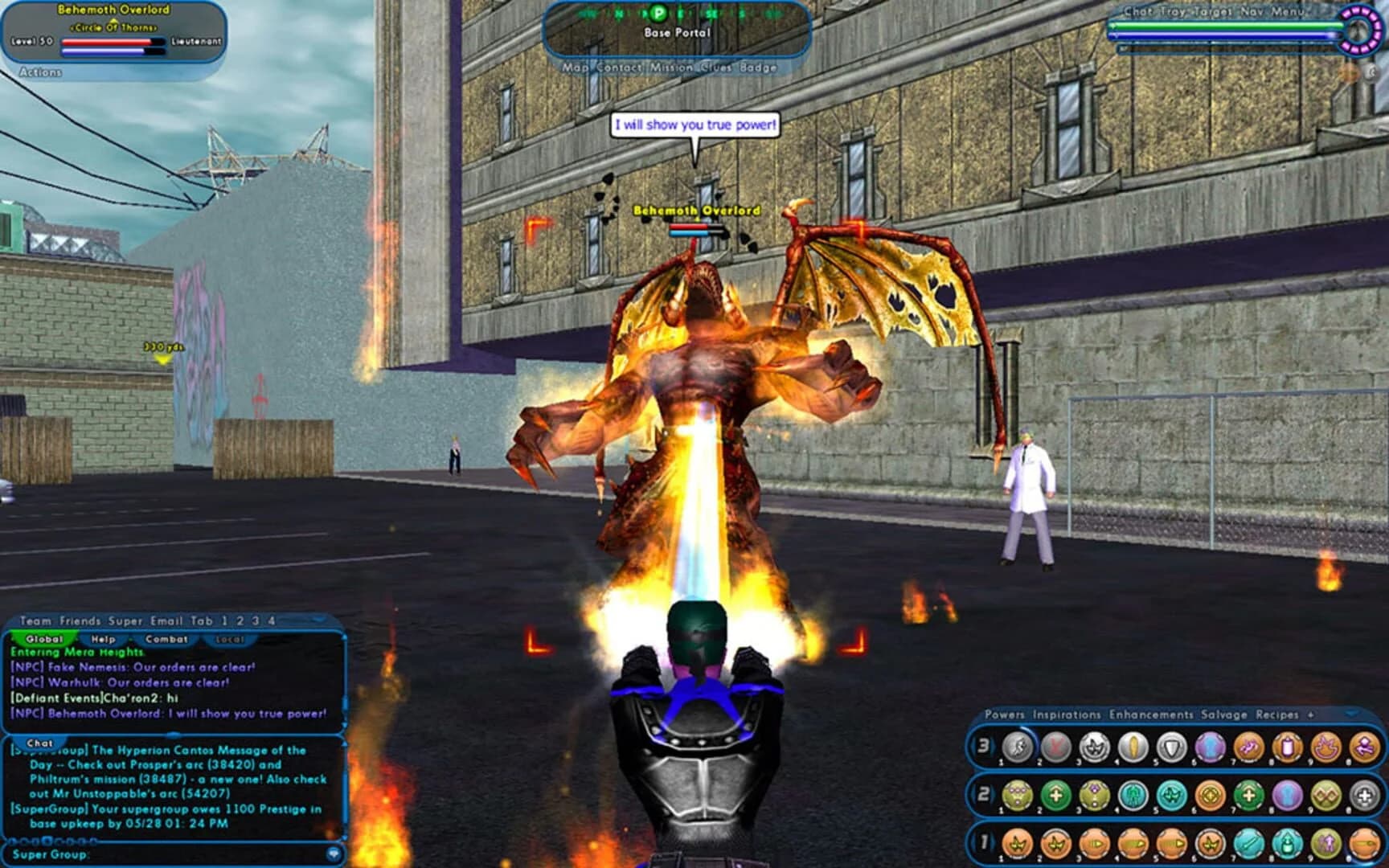Screen dimensions: 1389x868
Task: Click the + to add a new tray tab
Action: tap(1311, 715)
